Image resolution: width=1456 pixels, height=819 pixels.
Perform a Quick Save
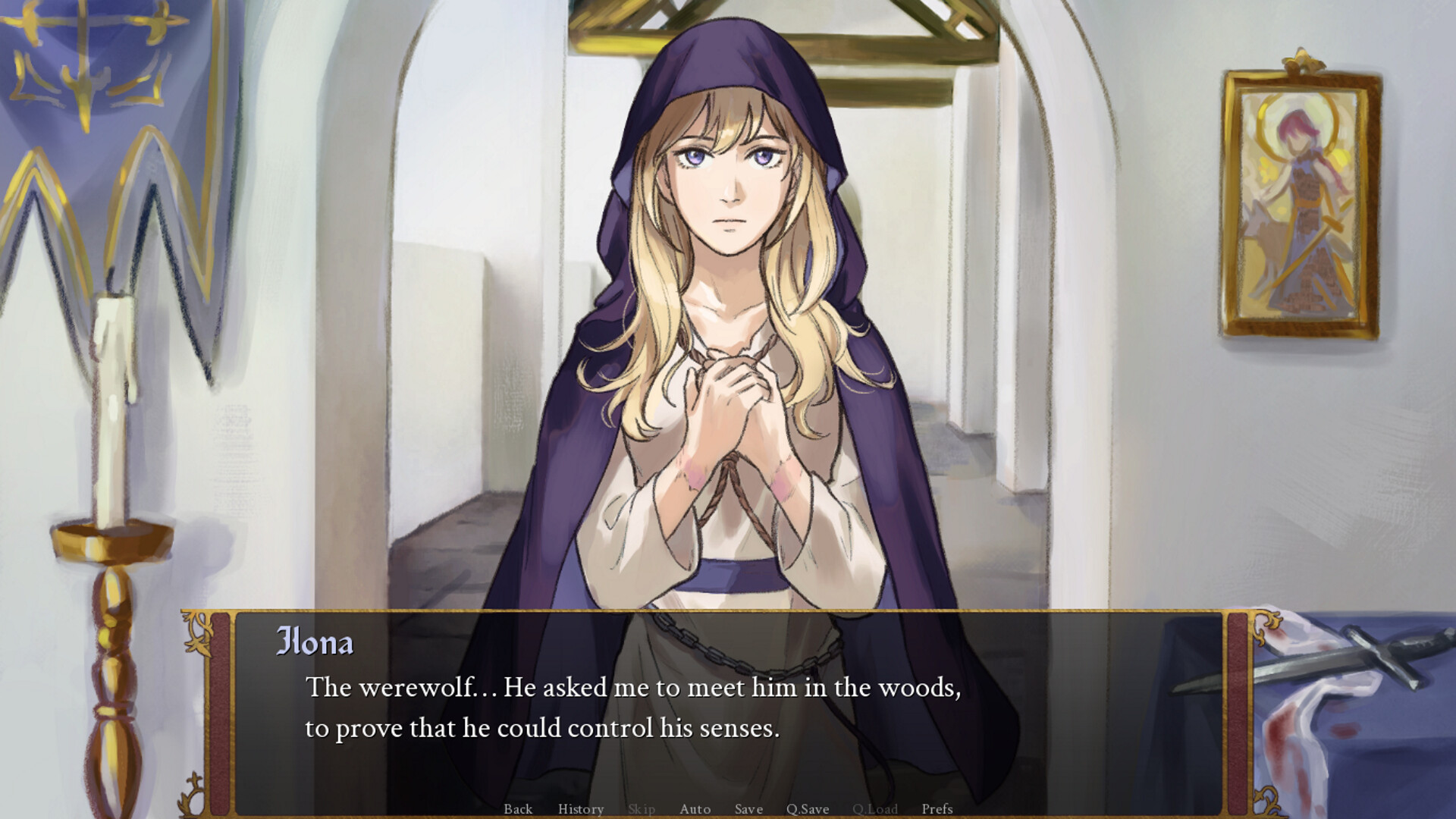808,809
